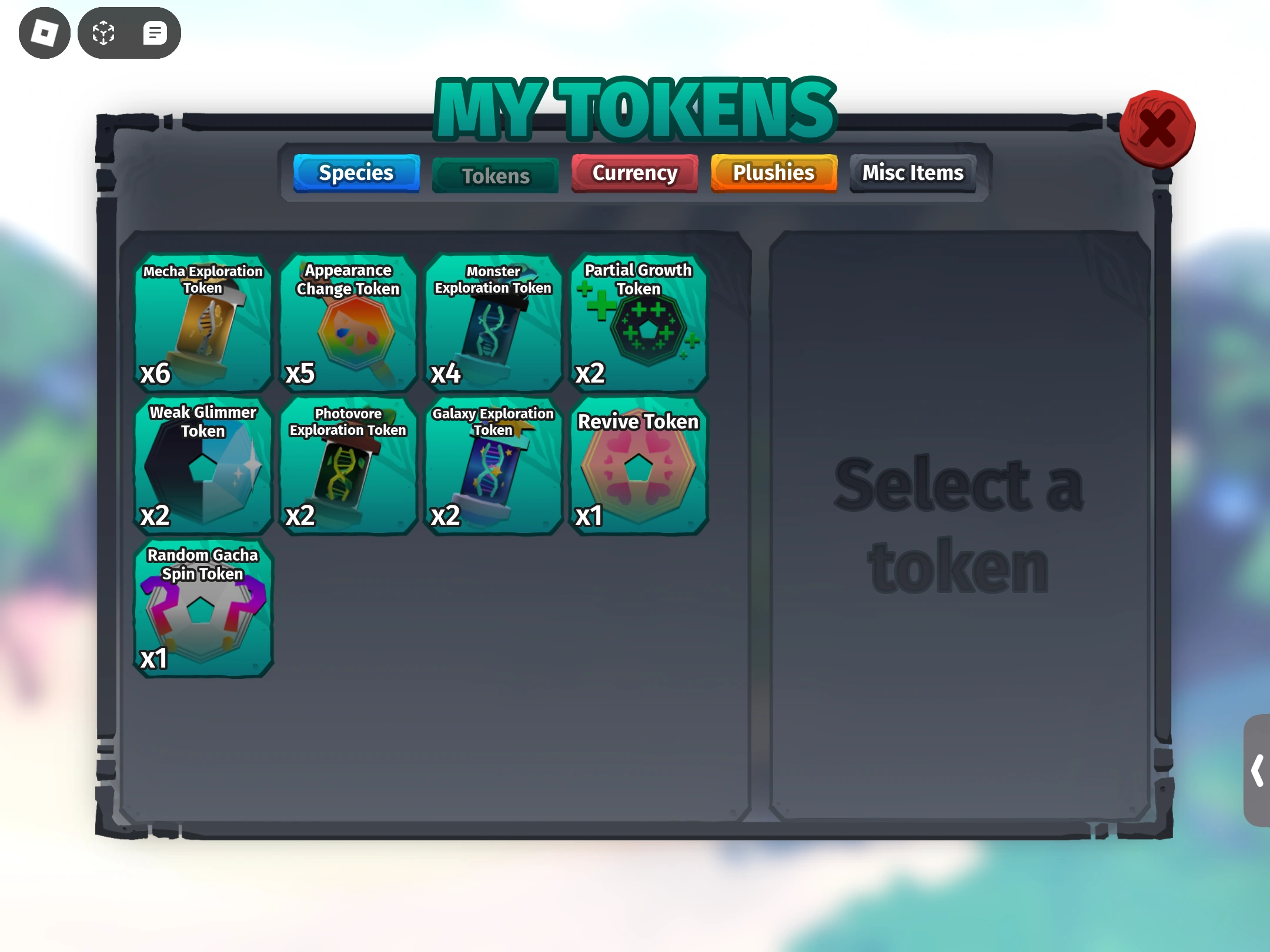Select the Weak Glimmer Token

click(x=203, y=467)
